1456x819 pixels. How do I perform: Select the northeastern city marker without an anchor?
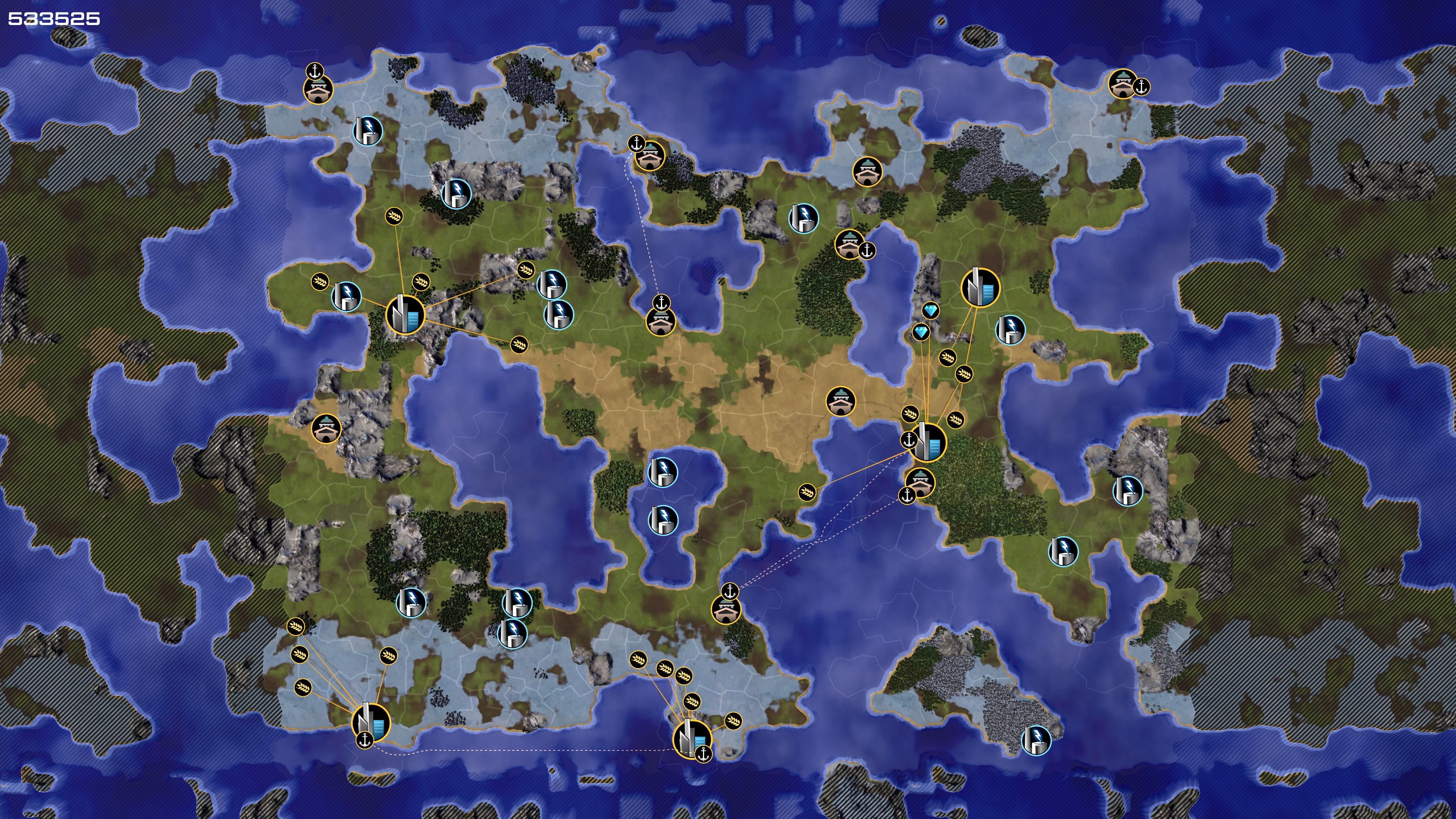pyautogui.click(x=980, y=287)
